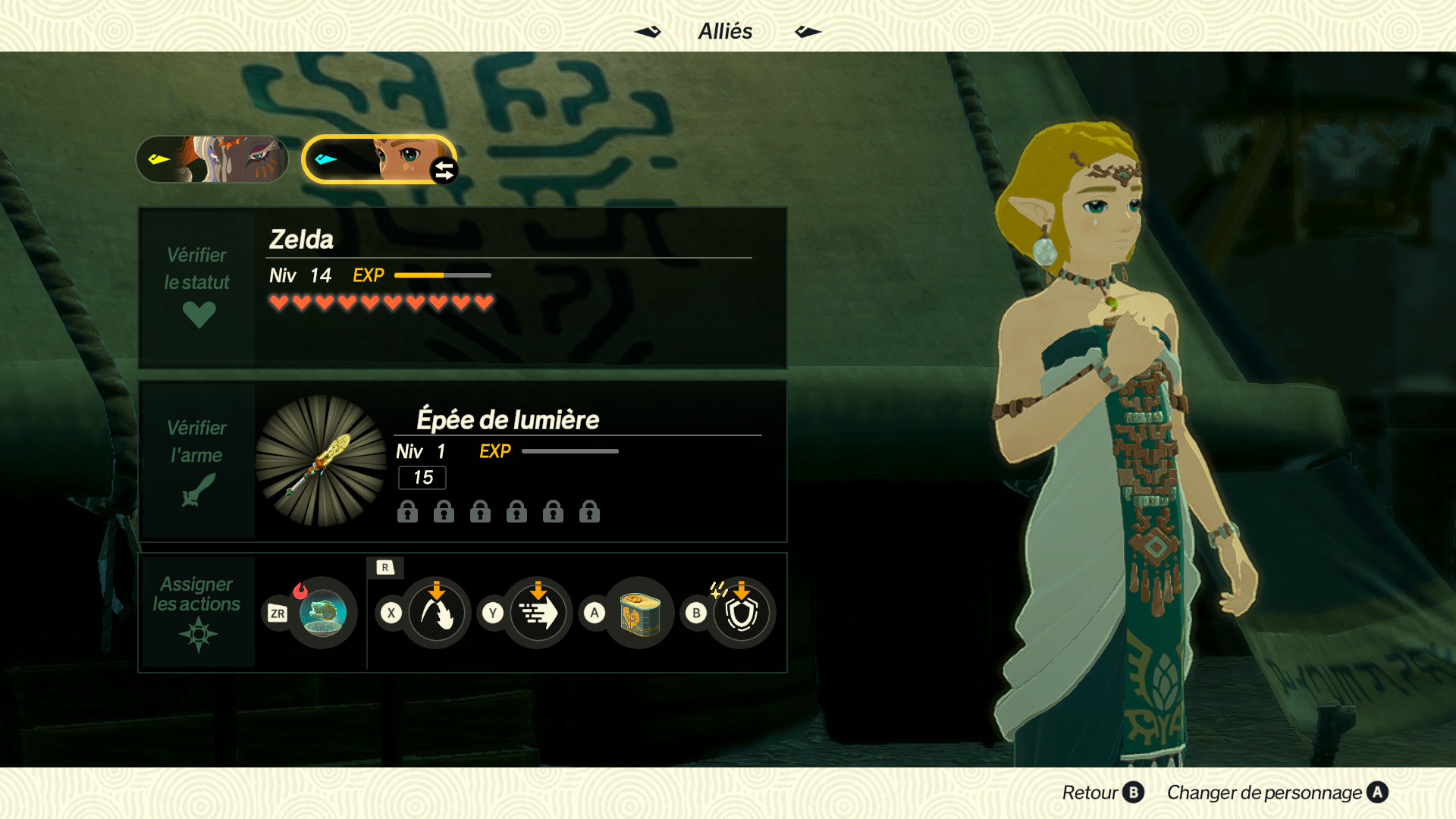Switch to the Gerudo ally portrait
Viewport: 1456px width, 819px height.
point(212,159)
